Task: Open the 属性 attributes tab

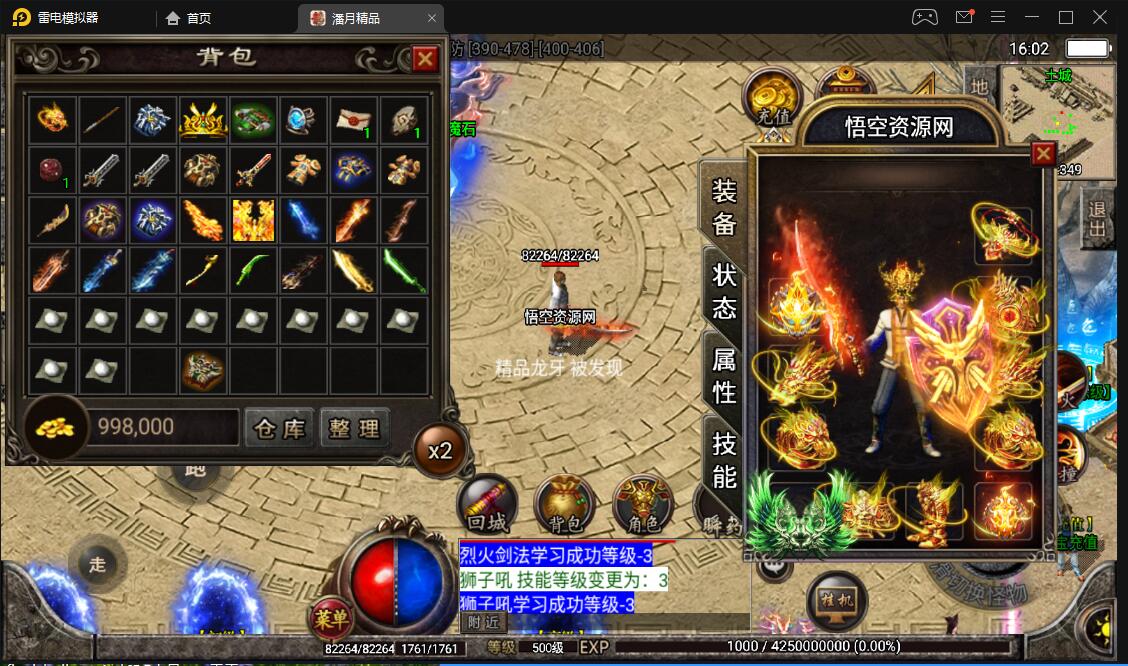Action: (724, 374)
